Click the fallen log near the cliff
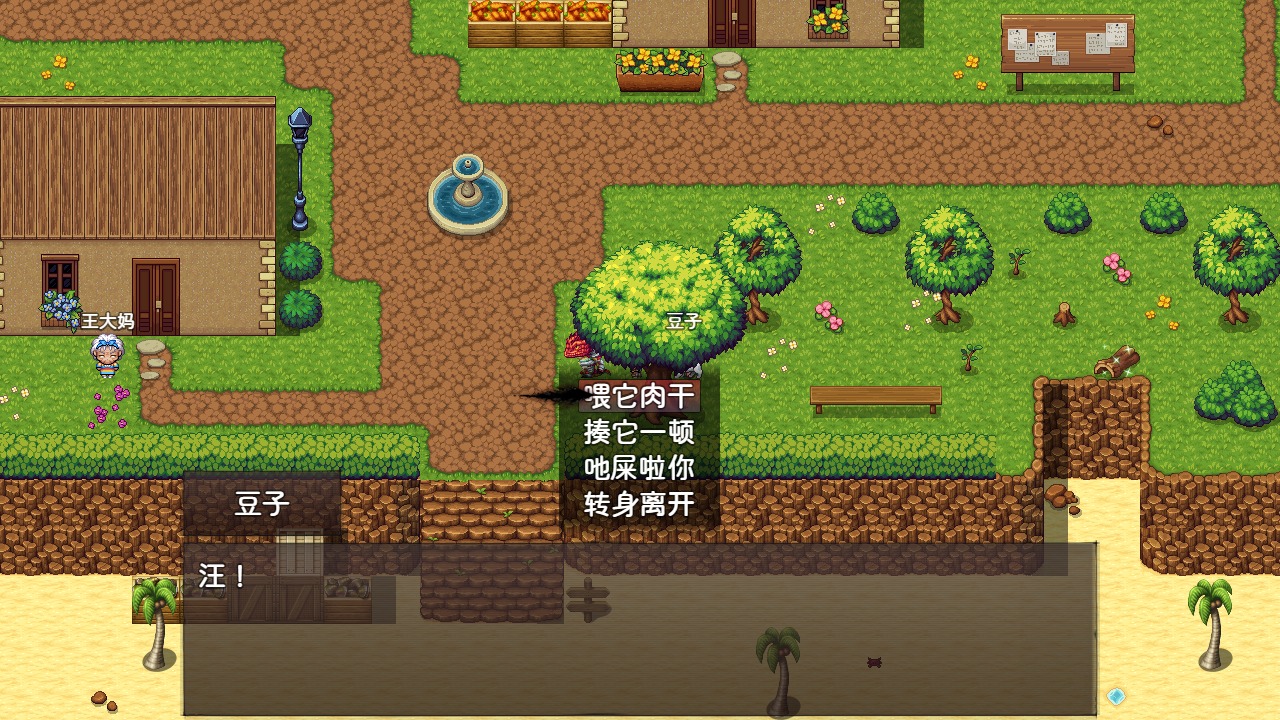 [x=1117, y=362]
